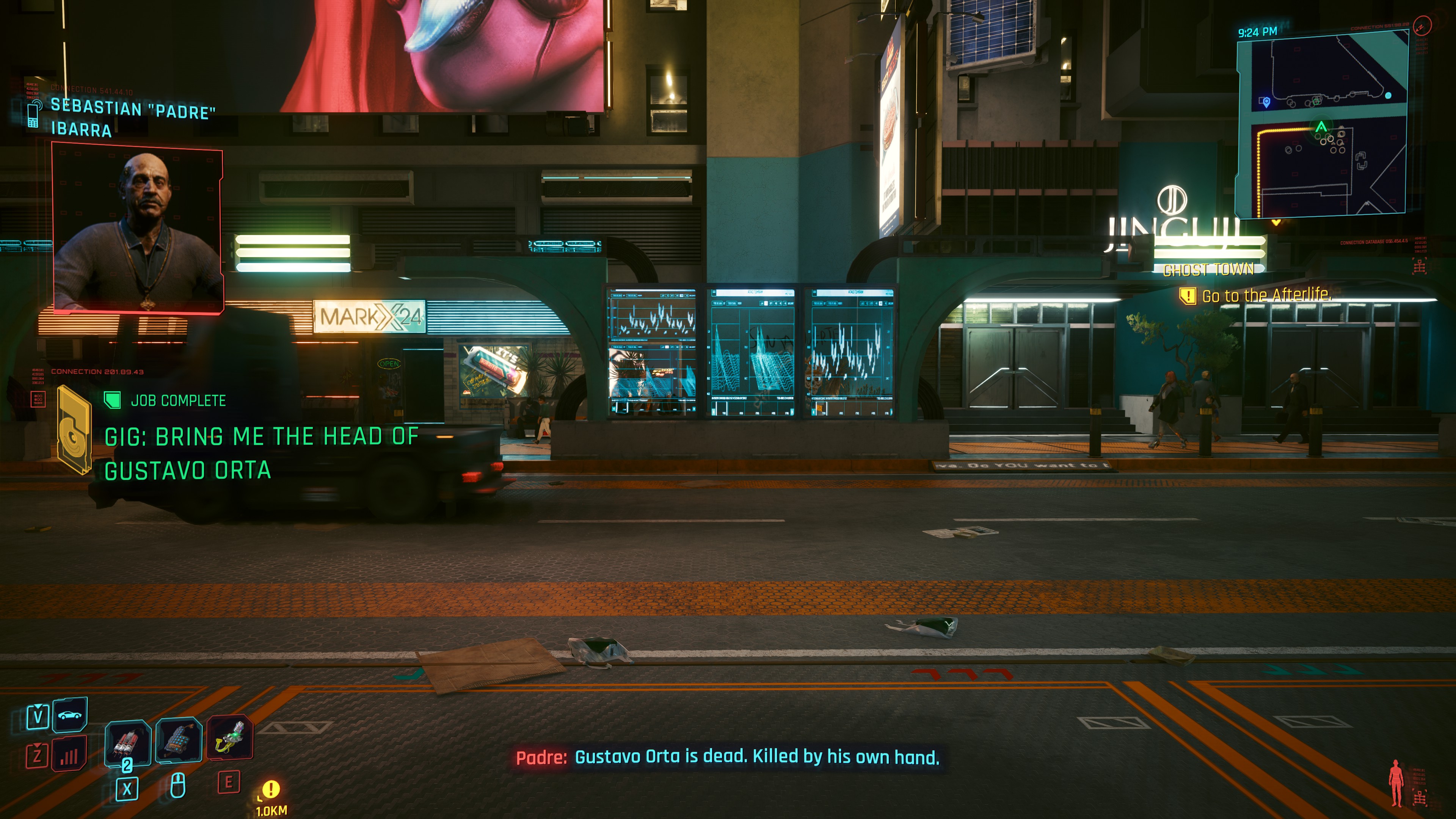Call vehicle with the car icon

[69, 715]
